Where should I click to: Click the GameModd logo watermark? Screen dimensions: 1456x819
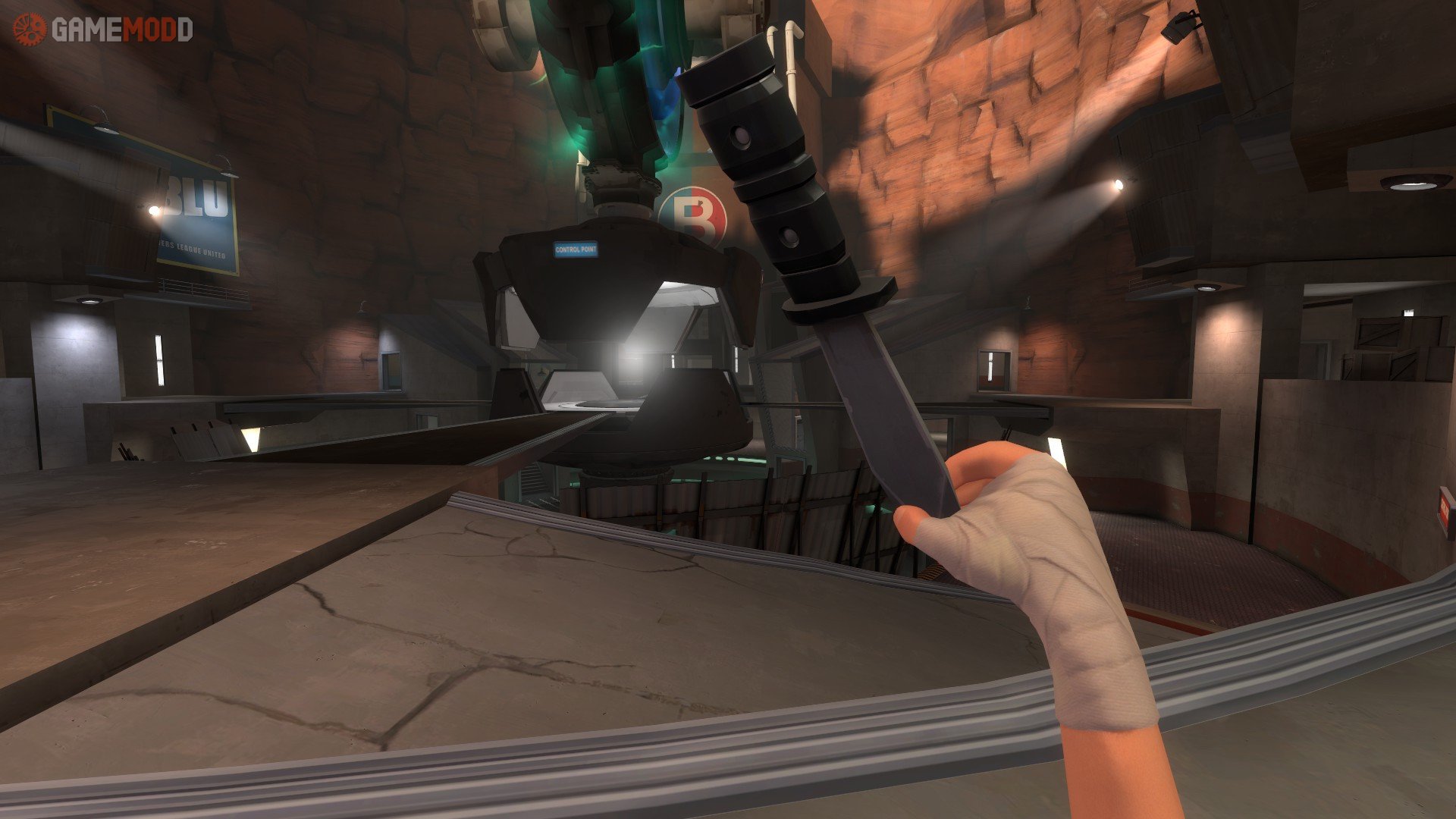[x=102, y=30]
